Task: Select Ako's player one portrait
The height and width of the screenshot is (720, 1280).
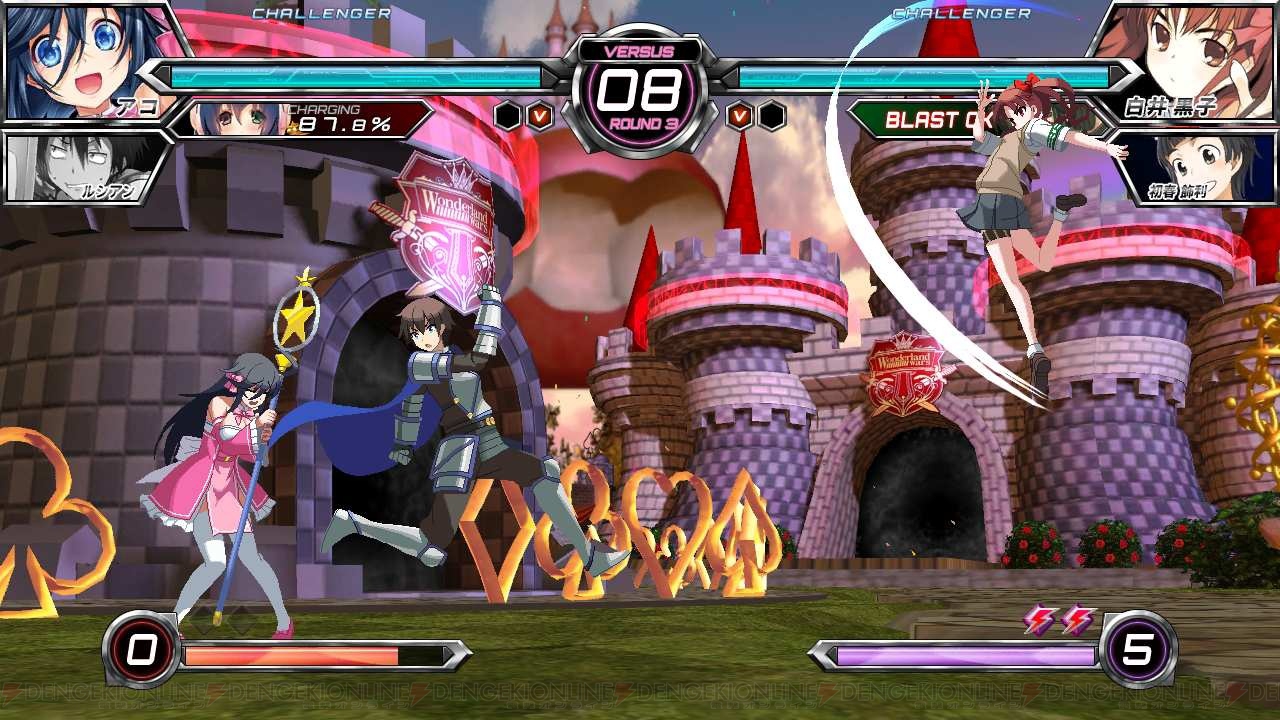Action: 85,60
